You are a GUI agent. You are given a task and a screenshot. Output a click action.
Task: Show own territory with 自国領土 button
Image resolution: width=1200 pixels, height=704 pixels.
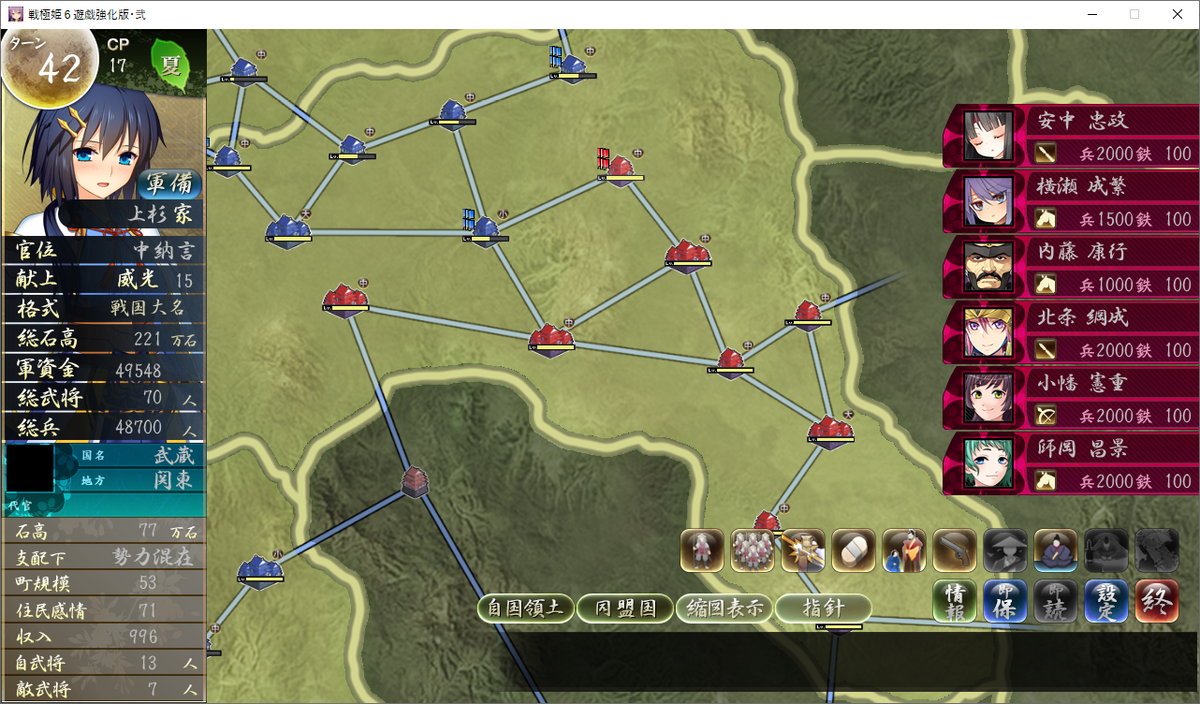pos(525,608)
